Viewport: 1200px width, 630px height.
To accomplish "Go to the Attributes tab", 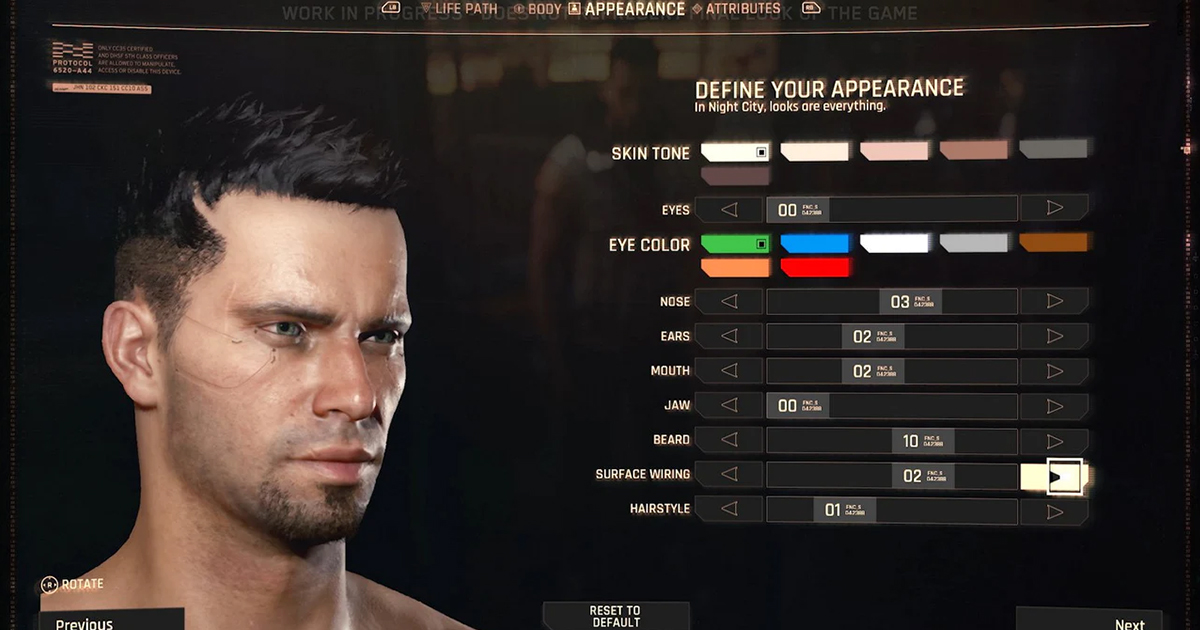I will (742, 9).
